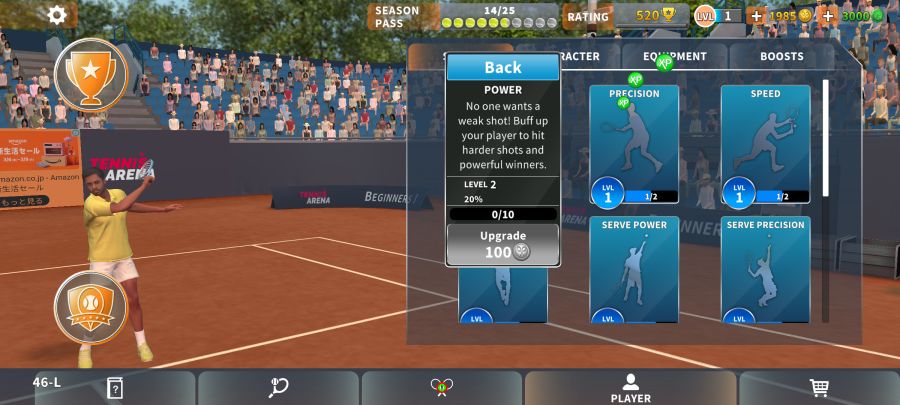Open the settings gear menu
This screenshot has height=405, width=900.
click(x=57, y=14)
